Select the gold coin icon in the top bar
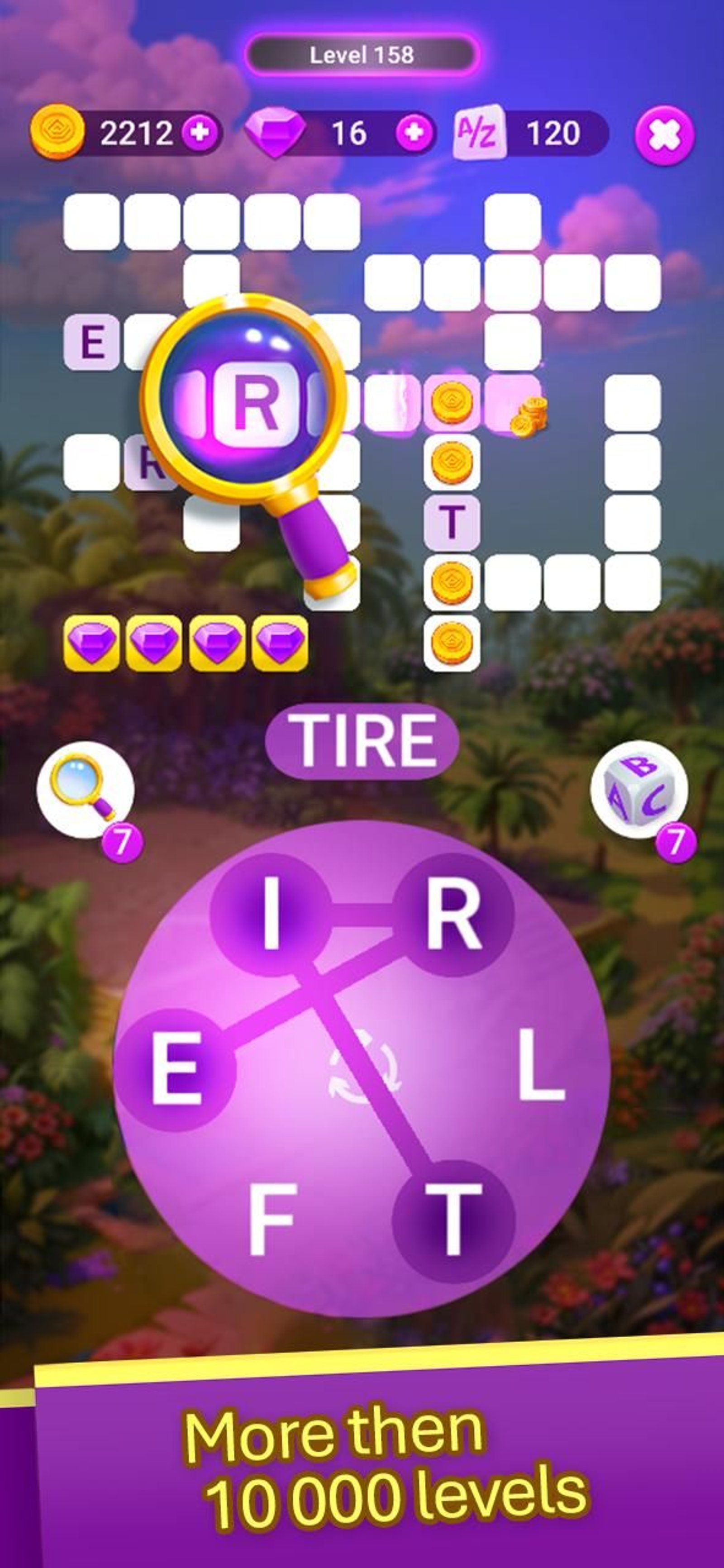The height and width of the screenshot is (1568, 724). (56, 133)
